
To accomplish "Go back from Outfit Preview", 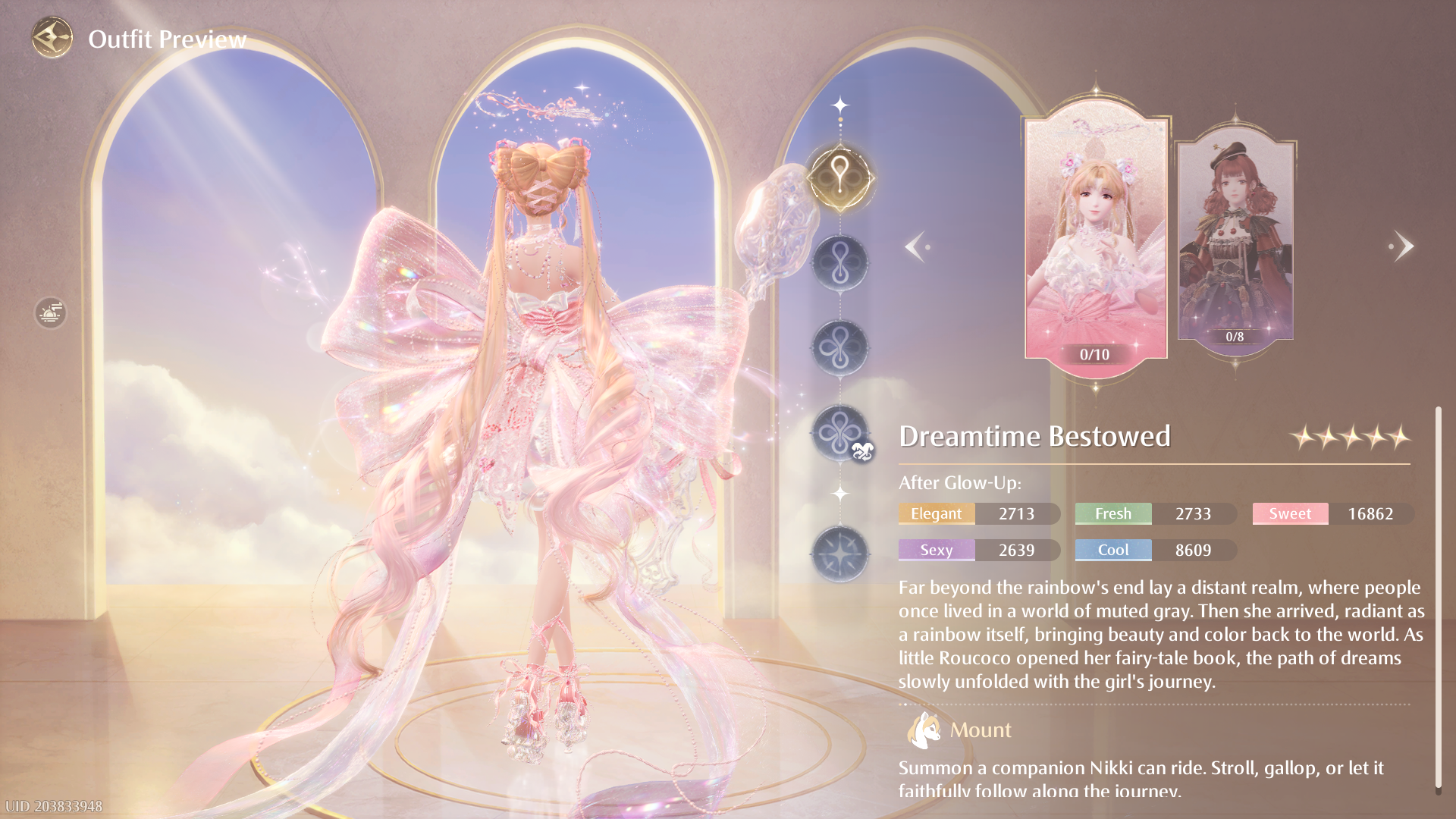I will click(x=52, y=38).
